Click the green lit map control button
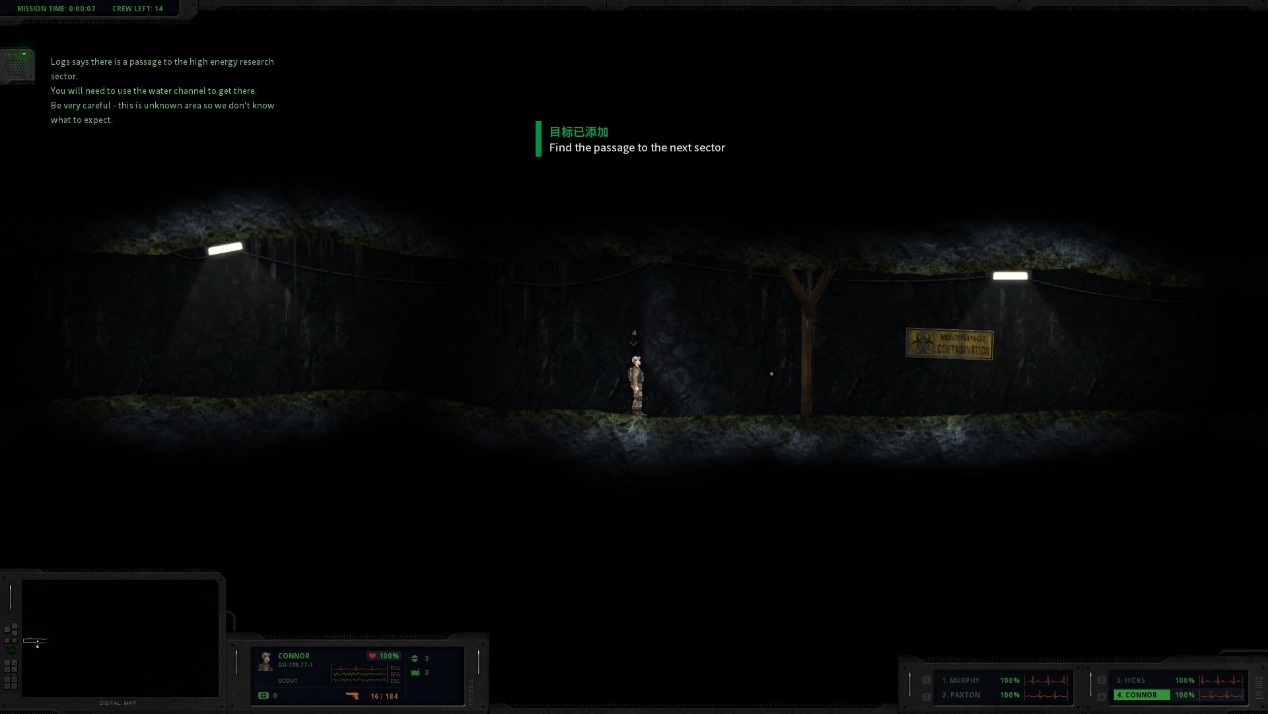 click(x=11, y=650)
